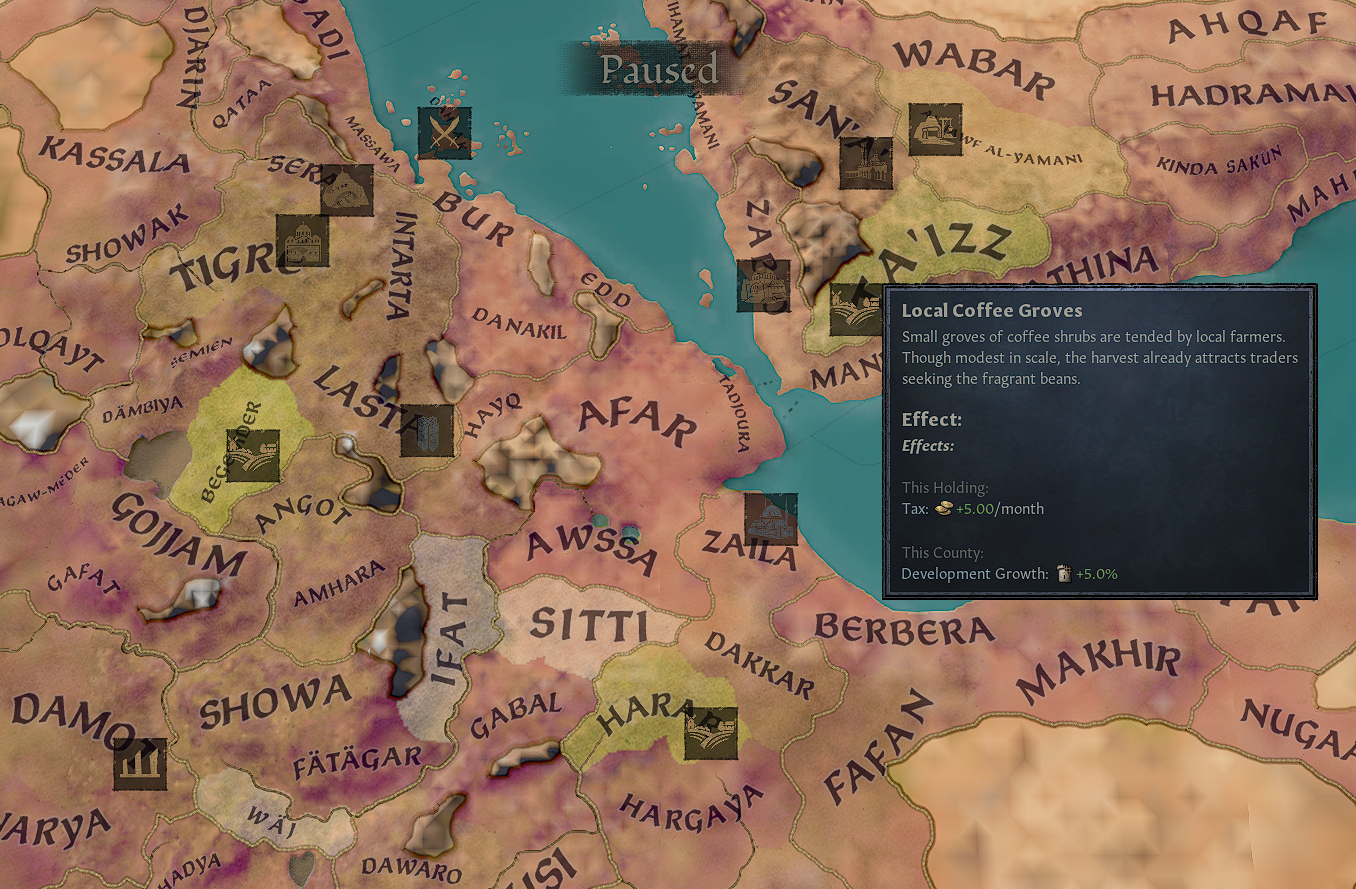Select the workshop icon near Jawf al-Yamani
The image size is (1356, 889).
click(x=935, y=131)
